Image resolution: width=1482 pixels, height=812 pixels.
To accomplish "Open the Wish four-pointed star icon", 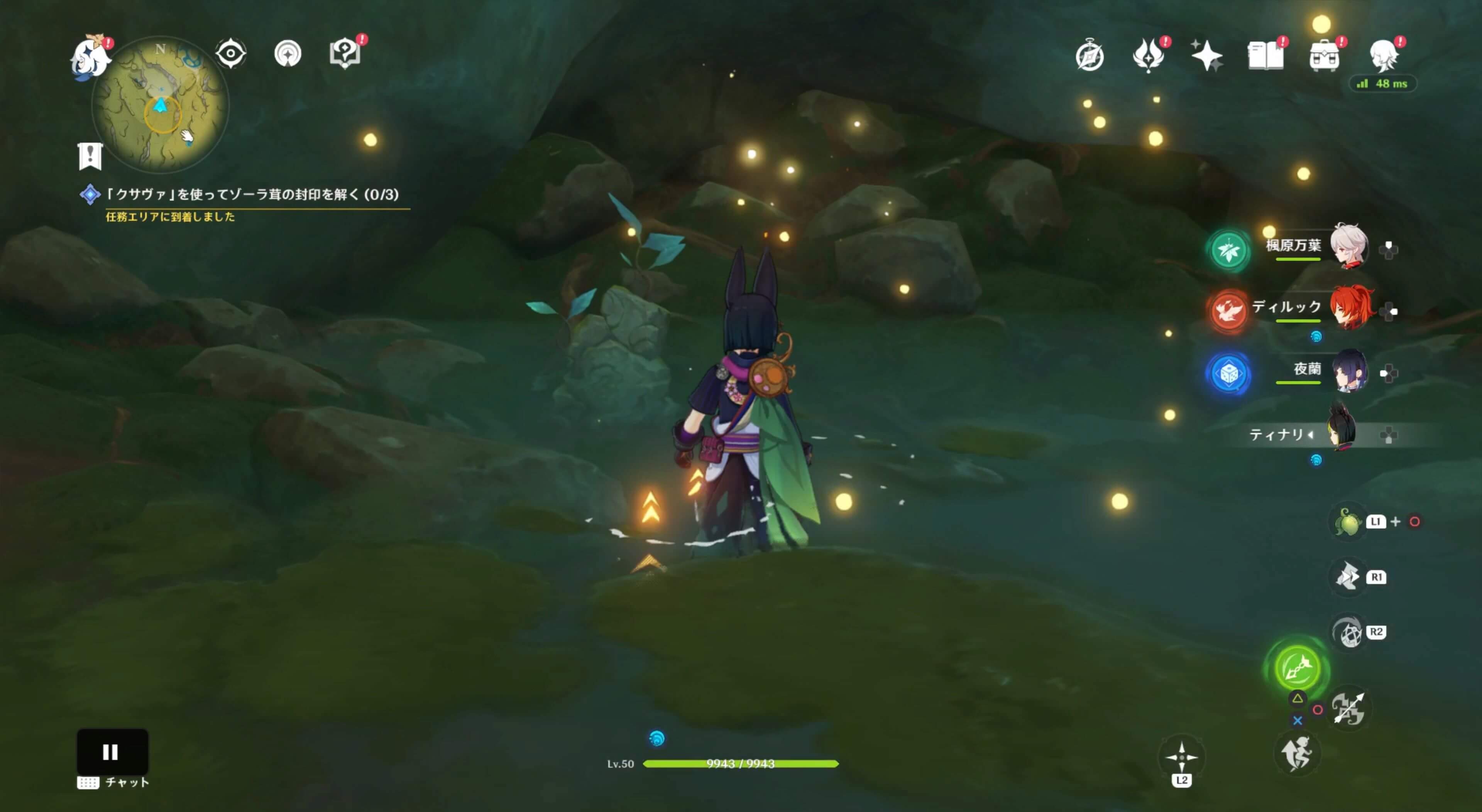I will tap(1206, 56).
